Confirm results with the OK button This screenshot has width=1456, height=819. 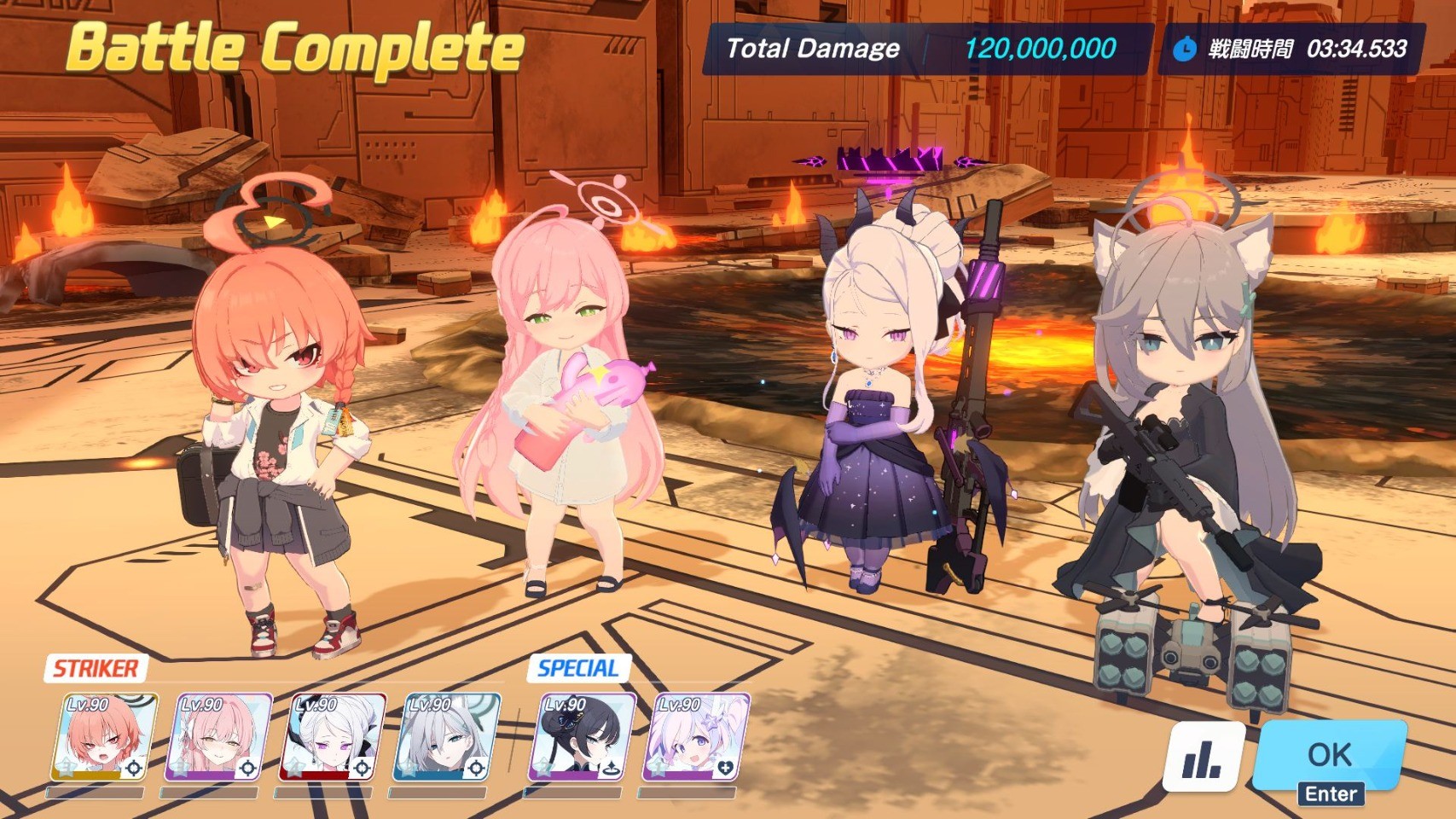pyautogui.click(x=1328, y=756)
